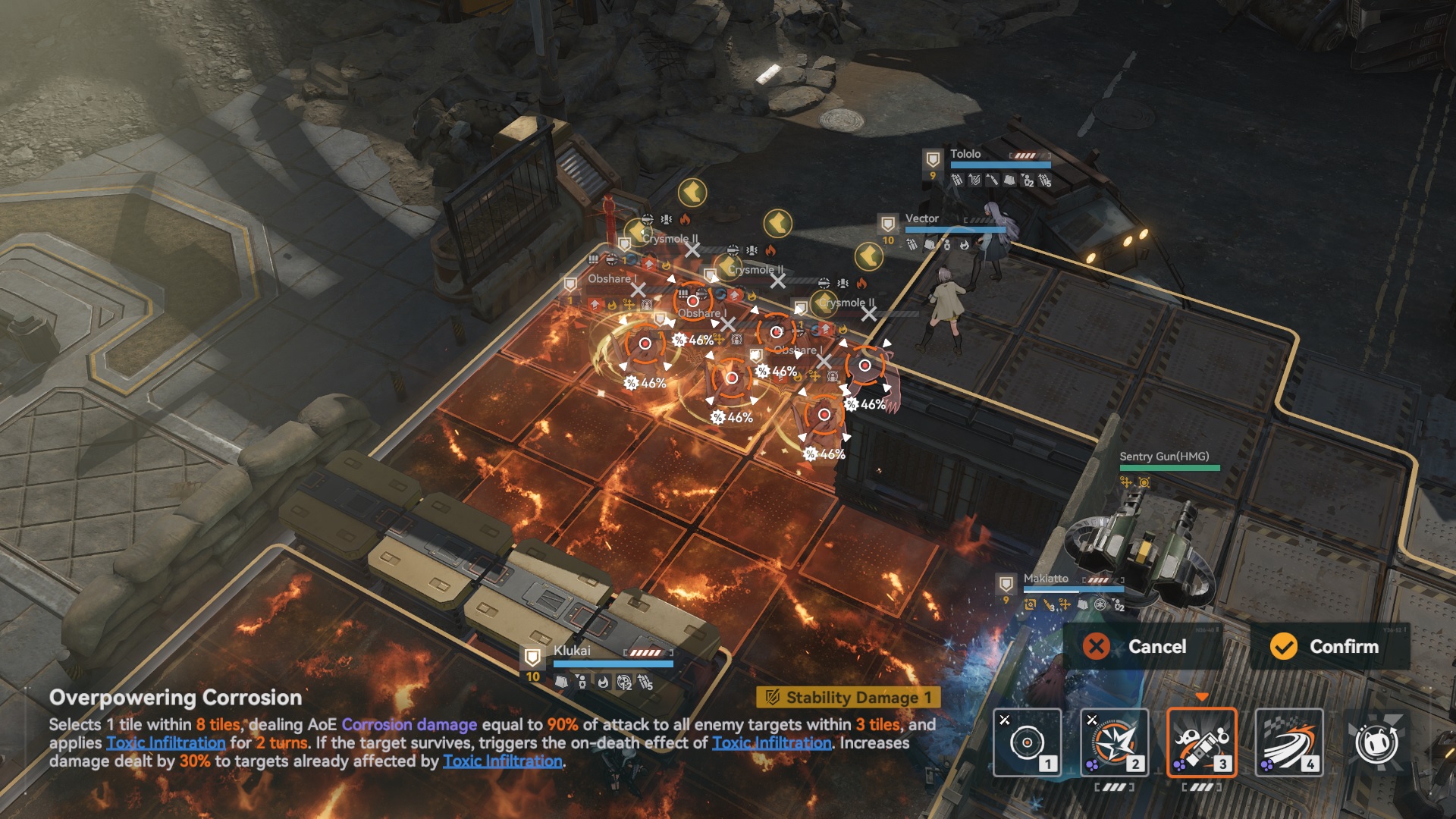Select the Sentry Gun(HMG) nameplate
Viewport: 1456px width, 819px height.
click(1164, 457)
